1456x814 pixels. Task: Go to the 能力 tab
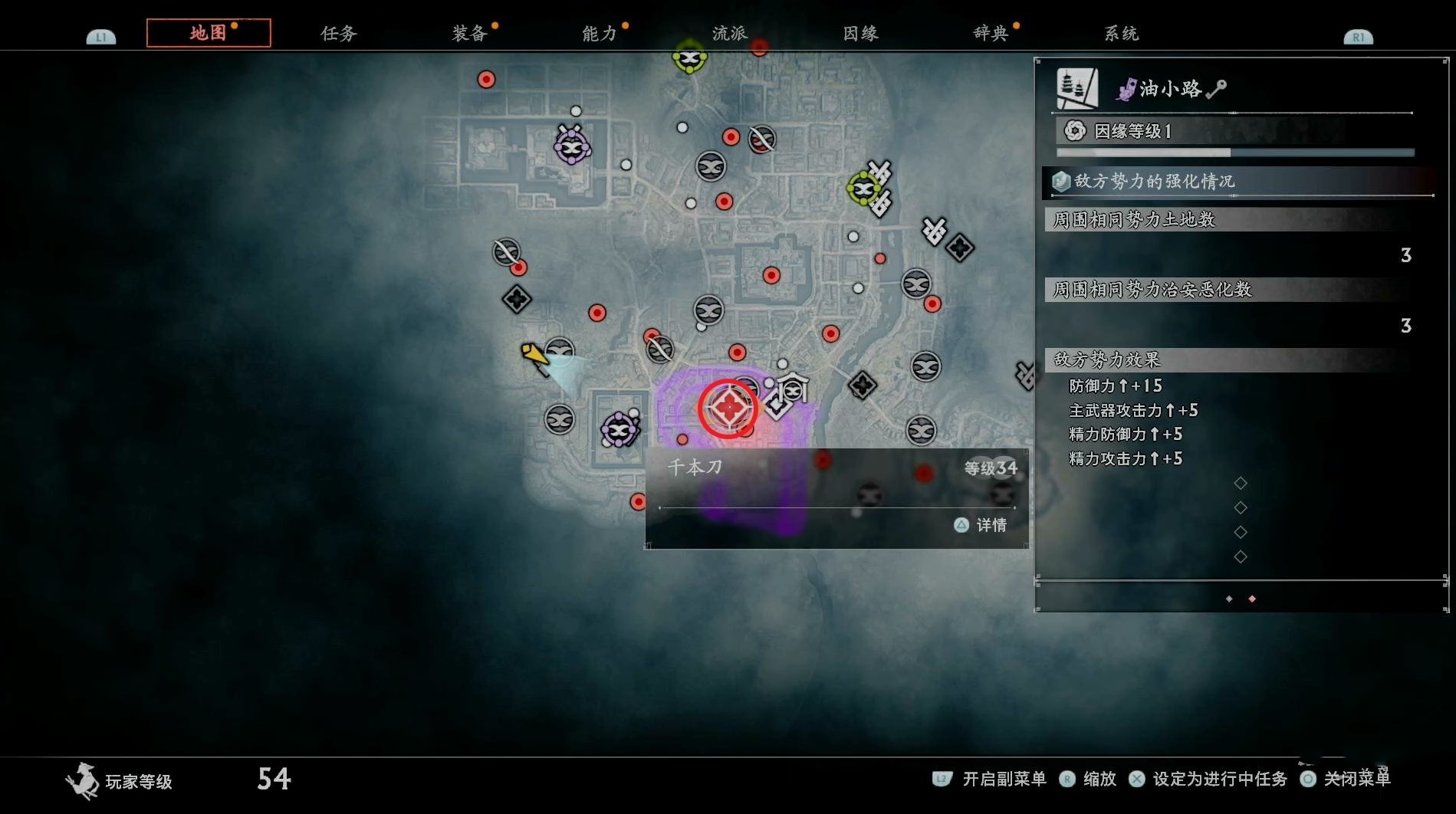click(600, 33)
